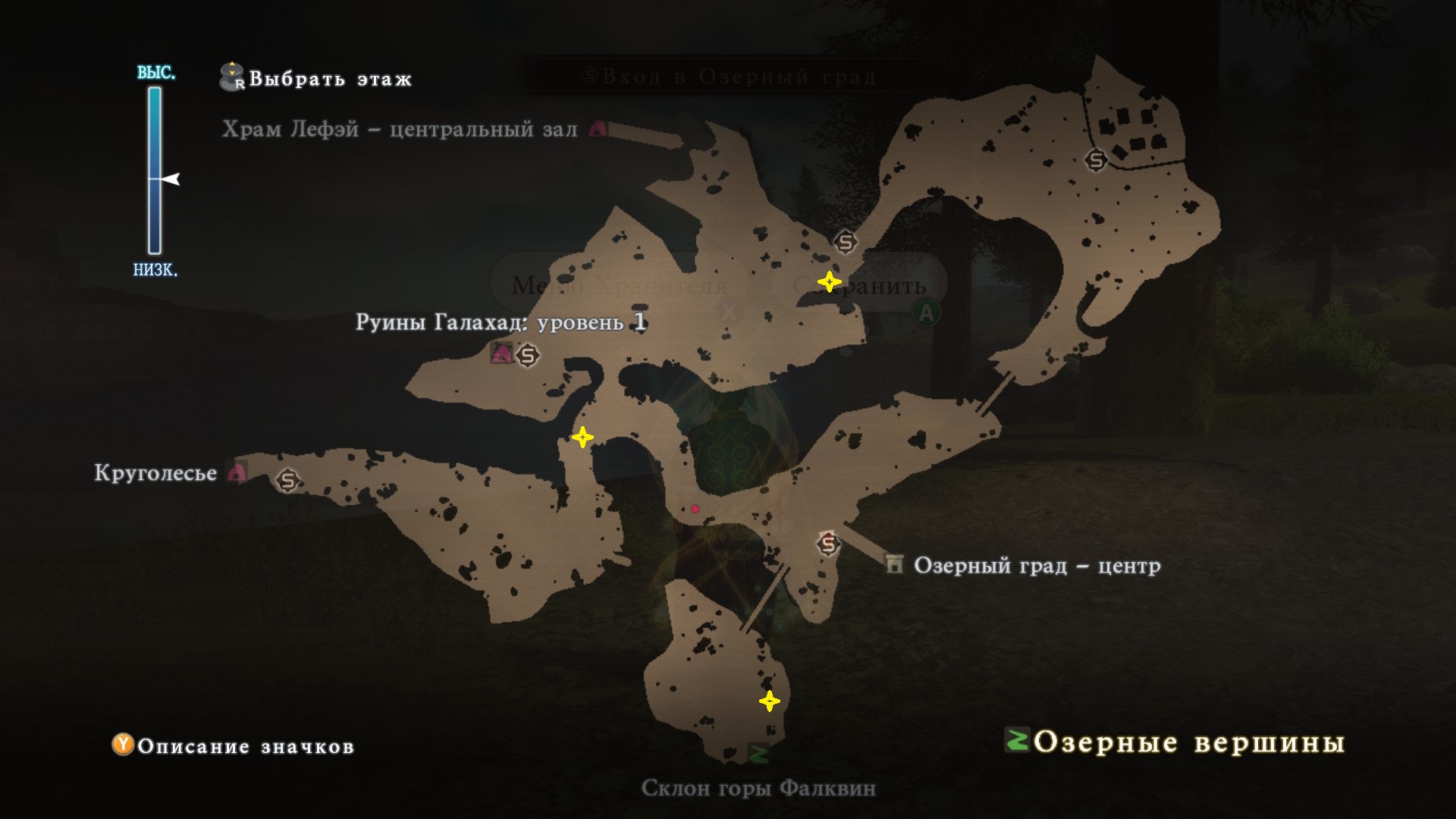Click the save point by the village buildings
The width and height of the screenshot is (1456, 819).
[1096, 160]
